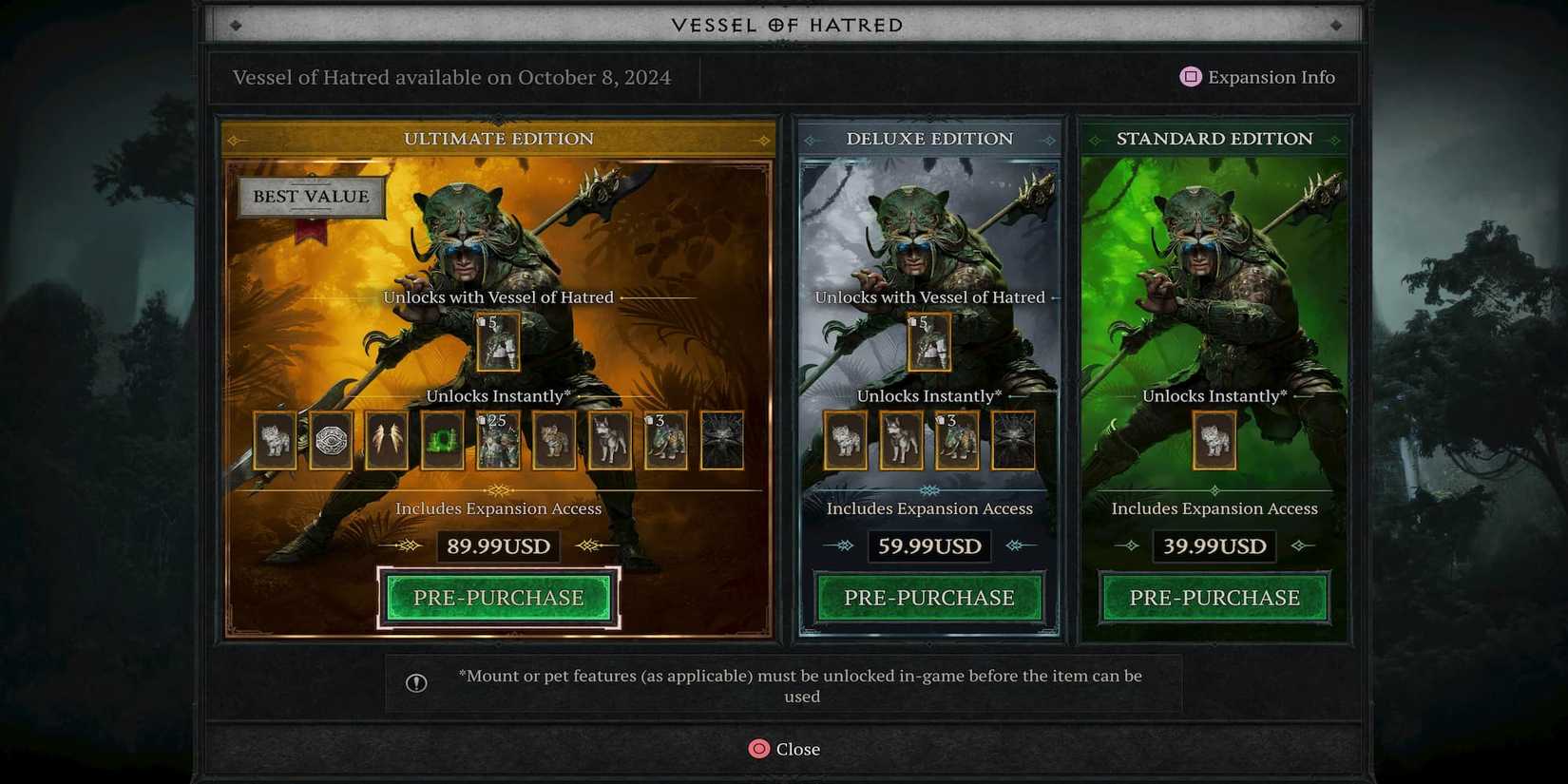1568x784 pixels.
Task: Click the Best Value ribbon badge
Action: point(310,197)
